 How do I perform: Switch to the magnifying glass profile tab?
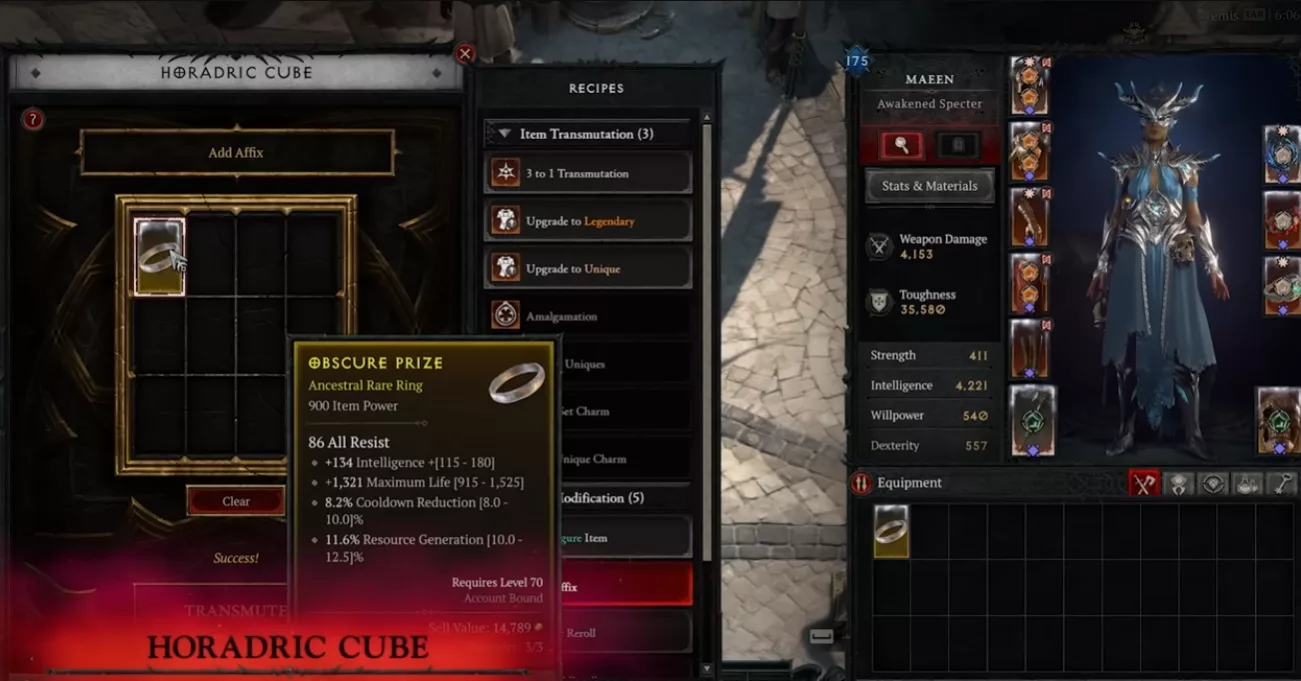click(x=901, y=146)
